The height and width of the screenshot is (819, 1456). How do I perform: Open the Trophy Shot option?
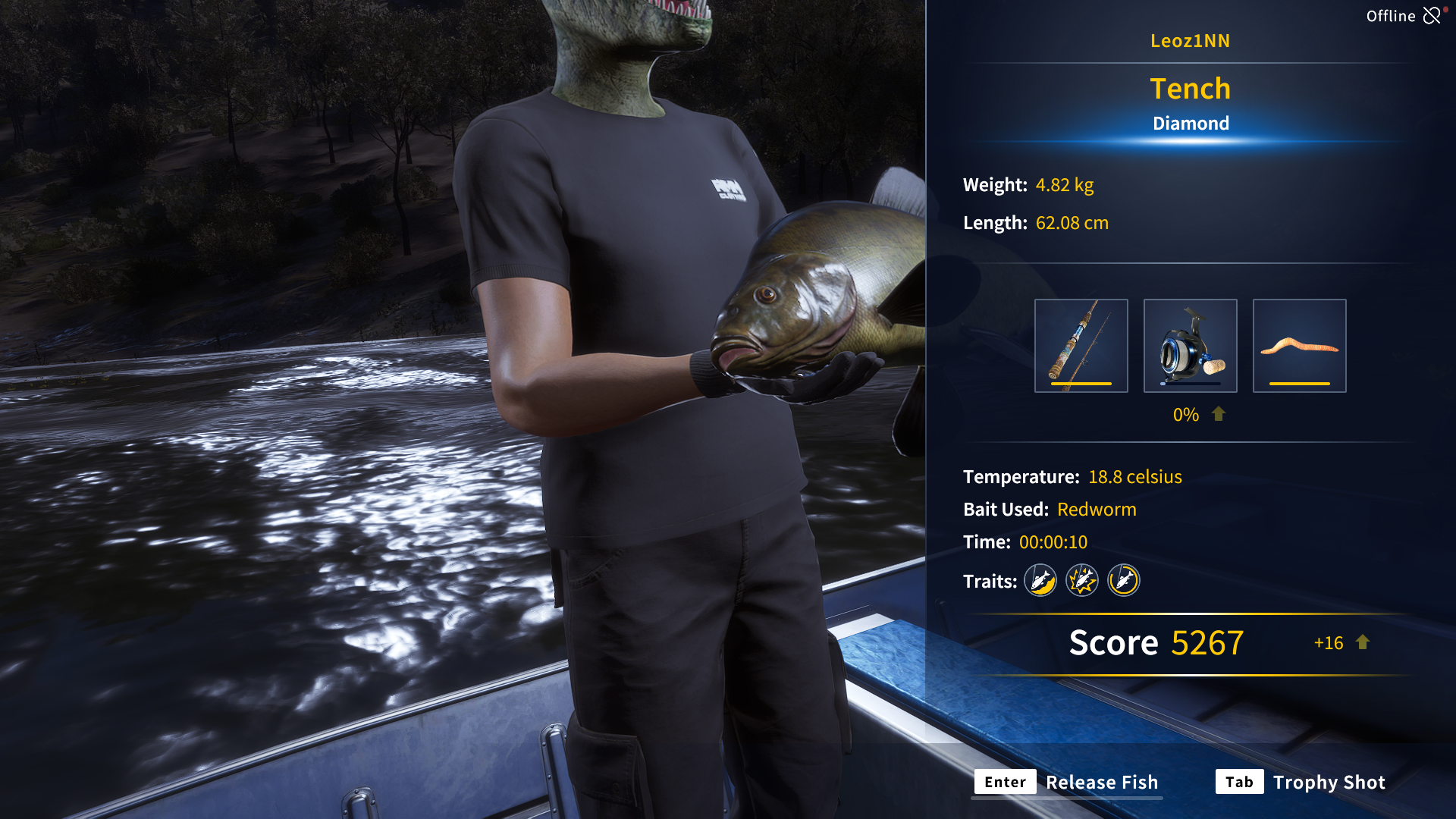tap(1301, 782)
